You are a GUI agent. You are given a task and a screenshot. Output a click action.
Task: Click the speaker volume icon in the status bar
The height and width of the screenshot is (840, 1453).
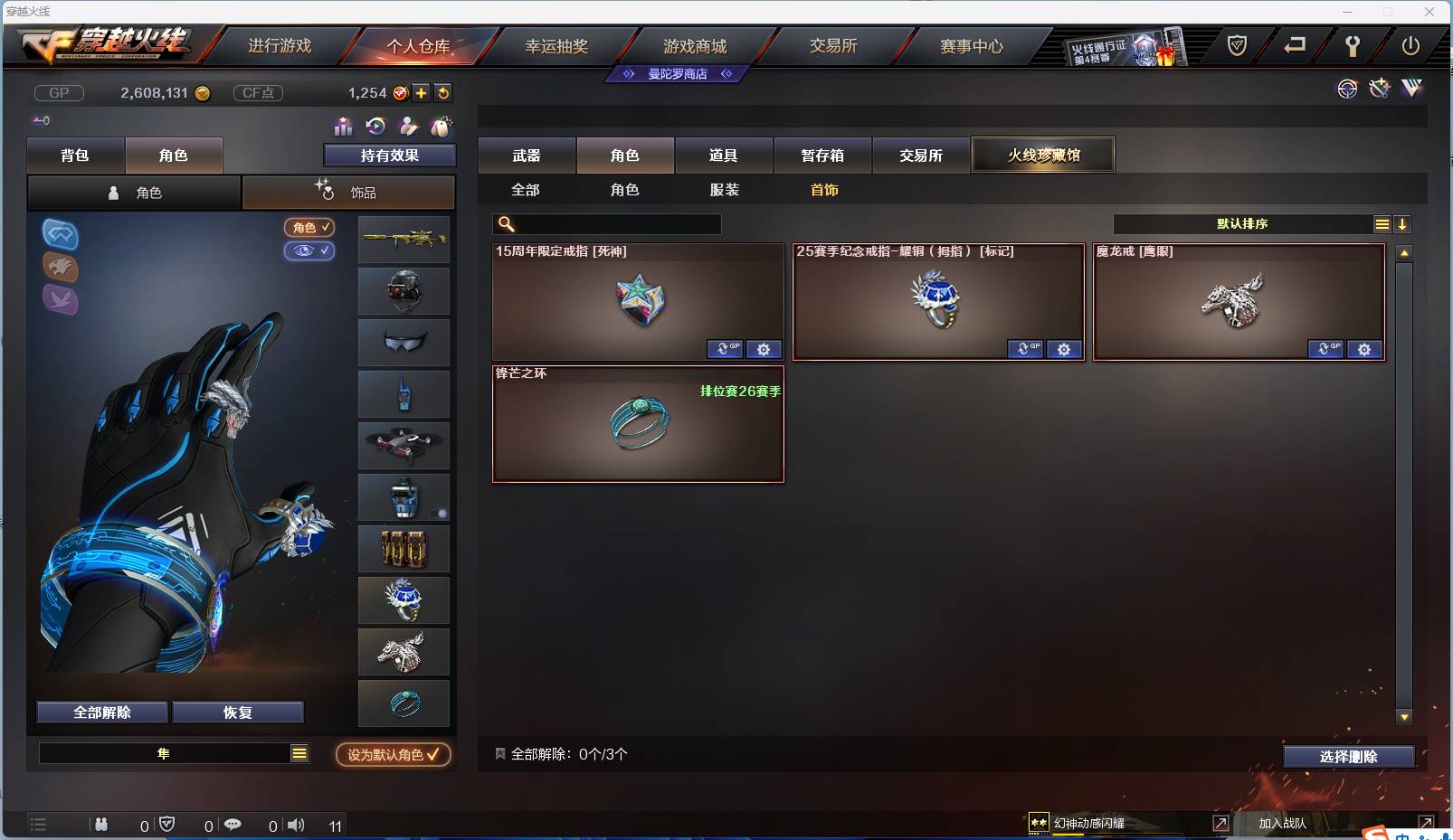[296, 825]
